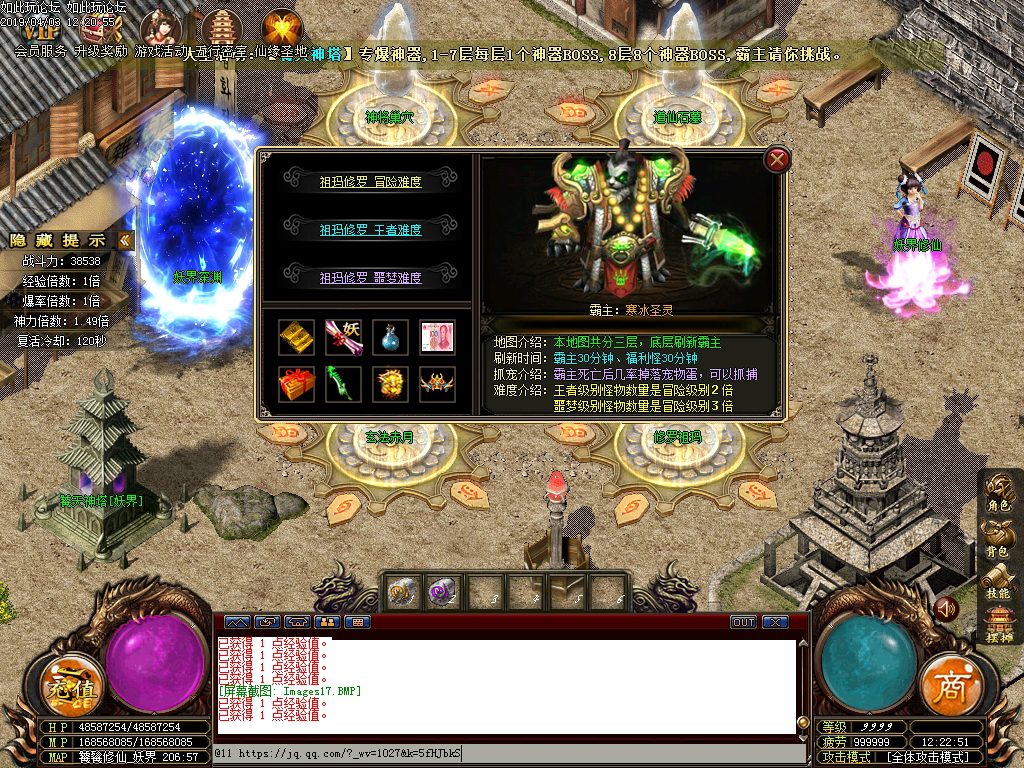The image size is (1024, 768).
Task: Toggle the sound speaker icon
Action: point(946,608)
